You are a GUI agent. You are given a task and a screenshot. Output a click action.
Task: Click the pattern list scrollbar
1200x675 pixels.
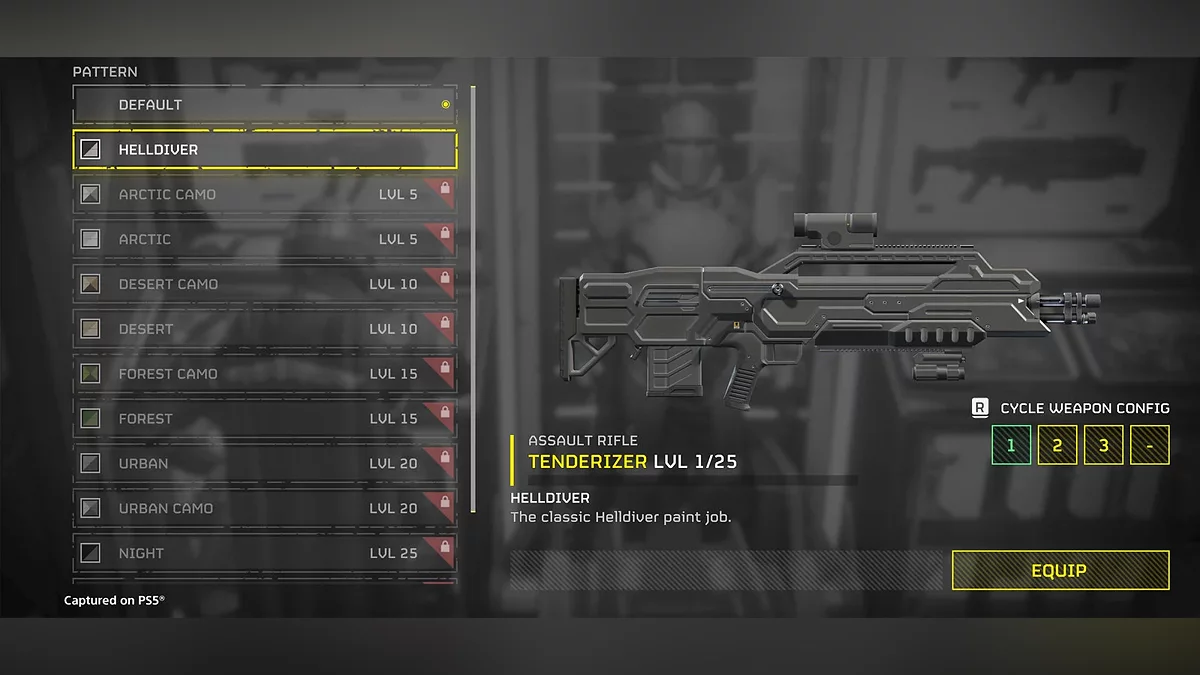(x=473, y=300)
